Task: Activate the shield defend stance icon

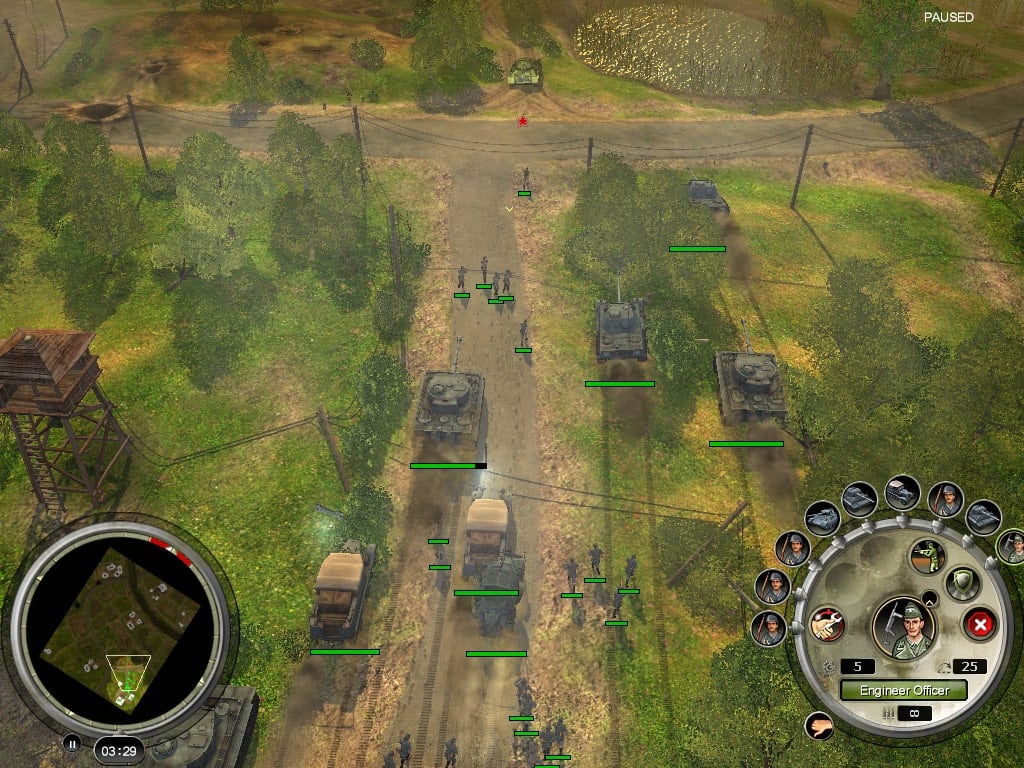Action: [962, 584]
